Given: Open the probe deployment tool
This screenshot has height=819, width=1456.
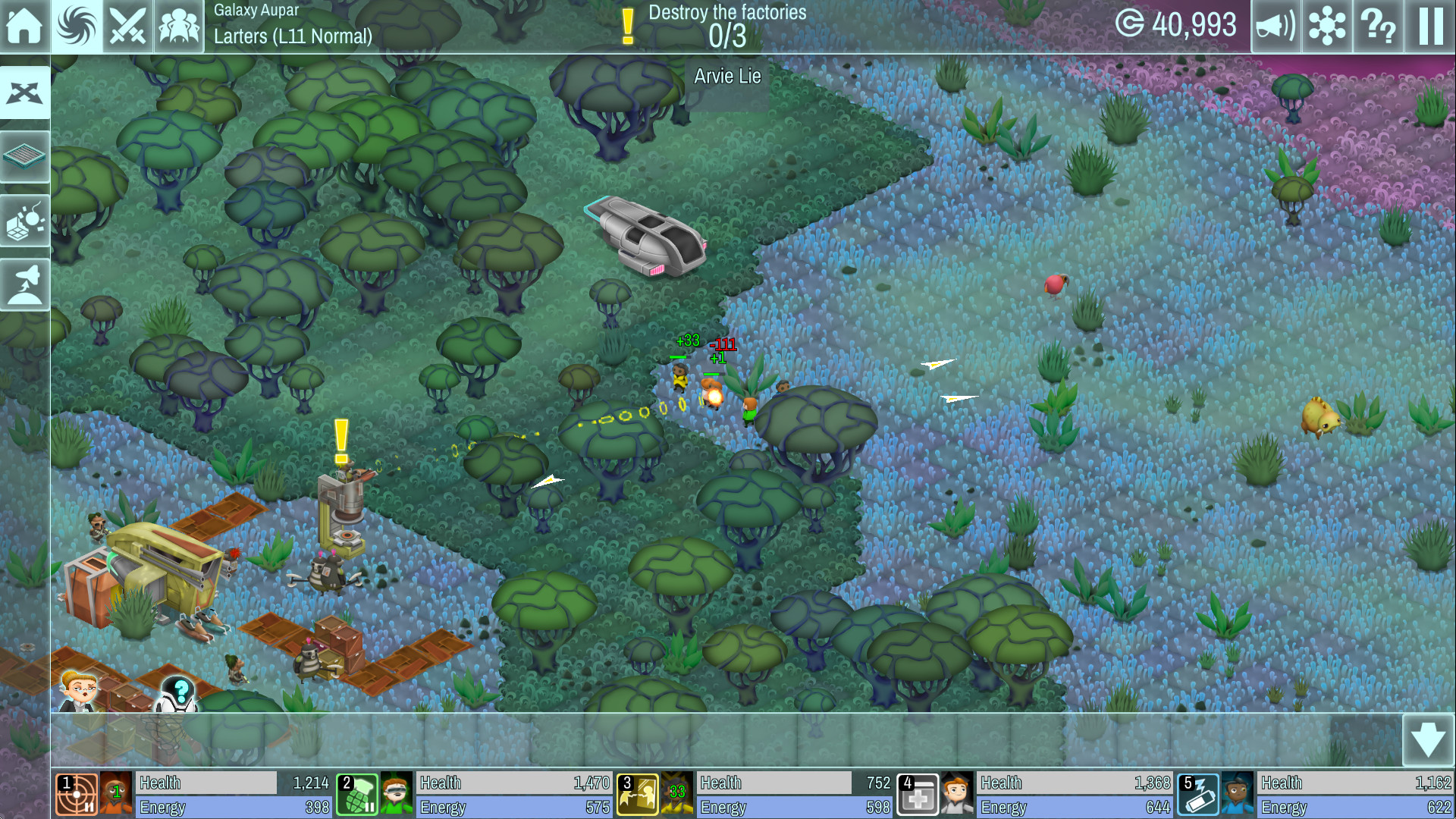Looking at the screenshot, I should pyautogui.click(x=25, y=219).
